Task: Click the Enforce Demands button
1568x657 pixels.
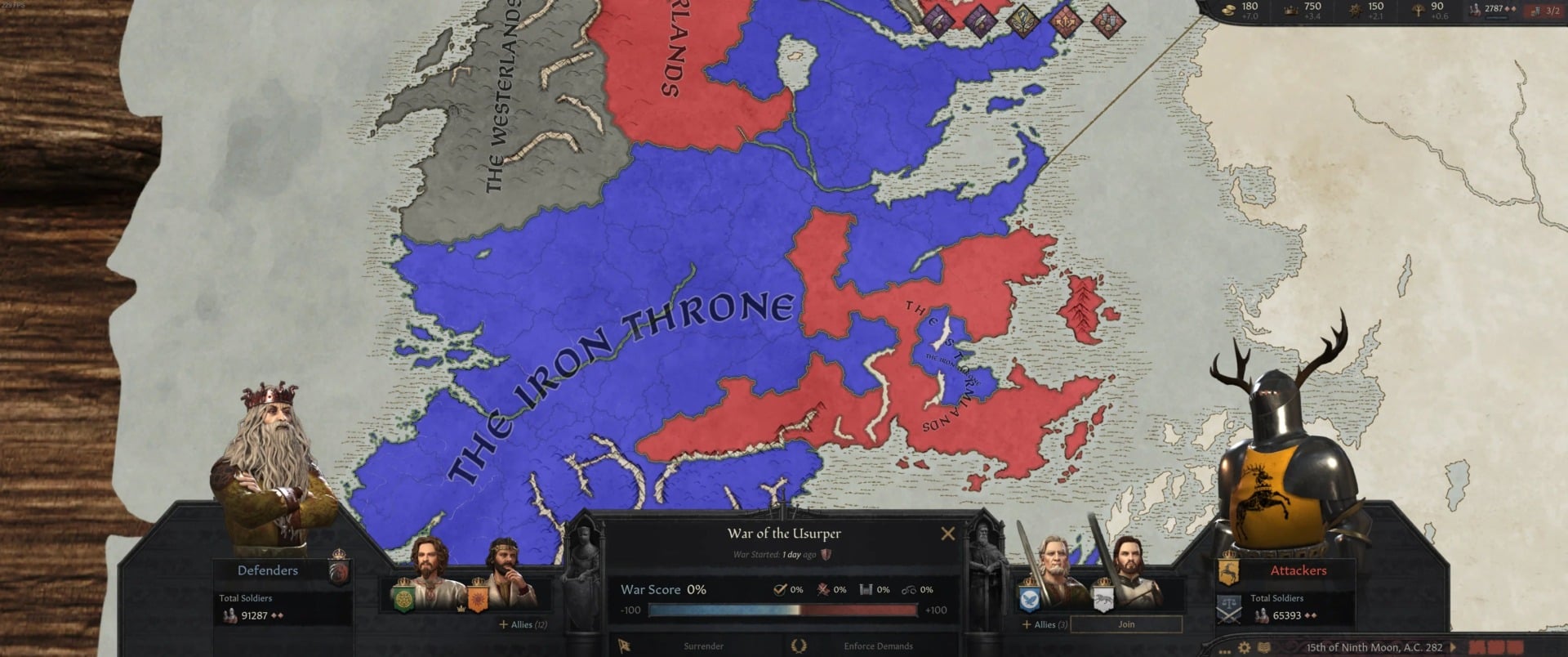Action: point(878,645)
